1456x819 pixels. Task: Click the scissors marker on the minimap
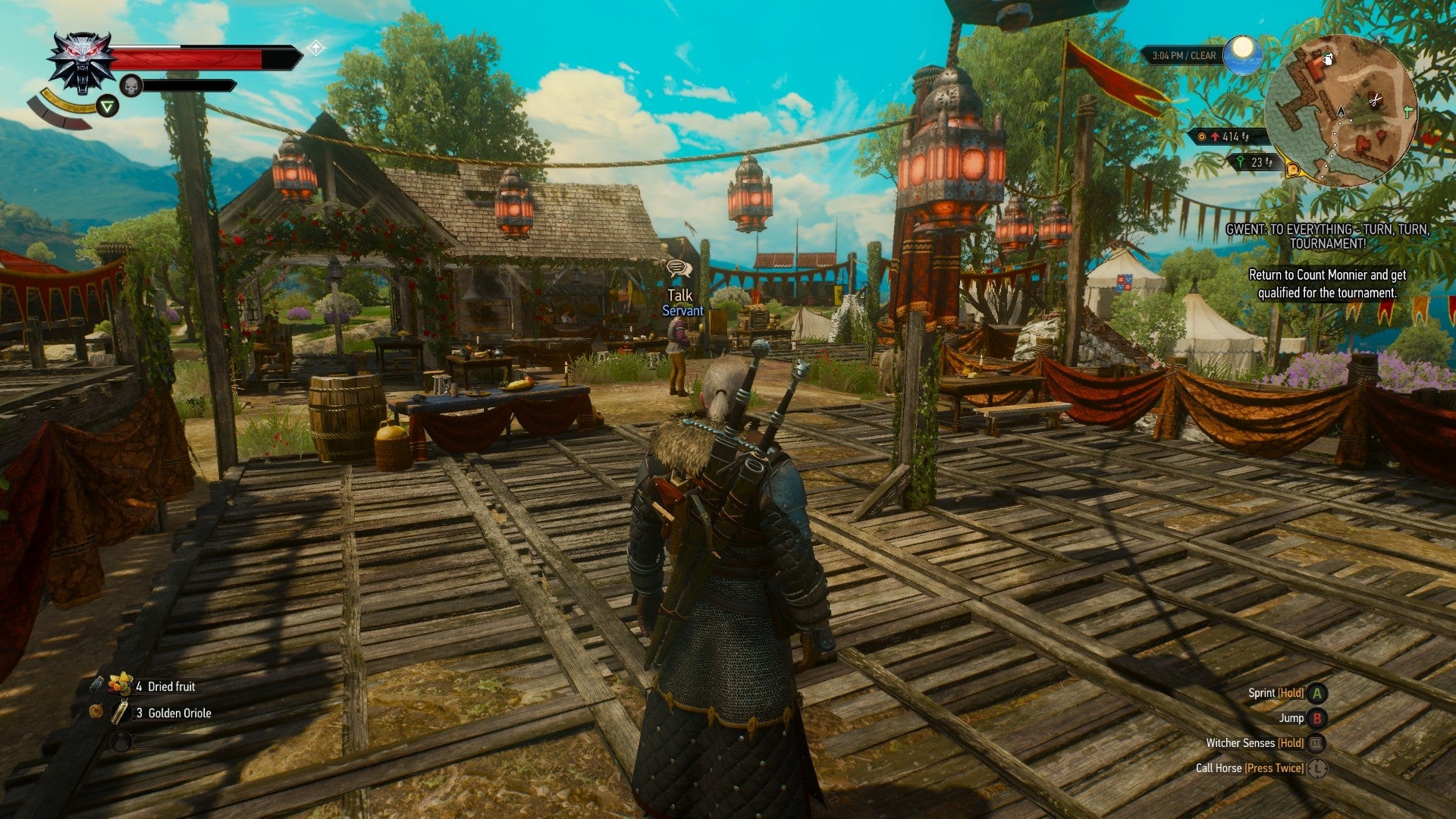click(1375, 99)
